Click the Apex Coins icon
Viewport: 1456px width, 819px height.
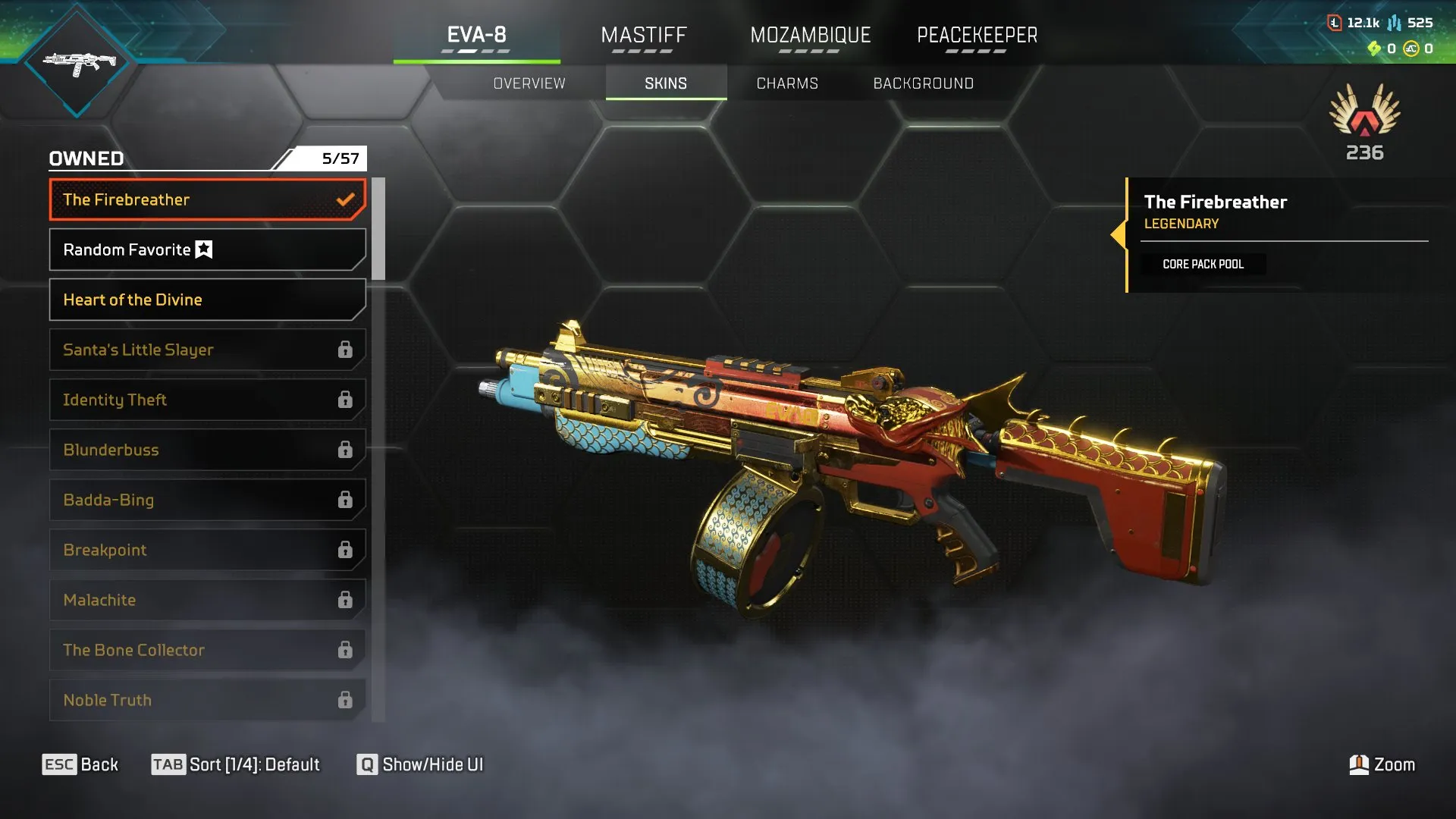[x=1412, y=49]
